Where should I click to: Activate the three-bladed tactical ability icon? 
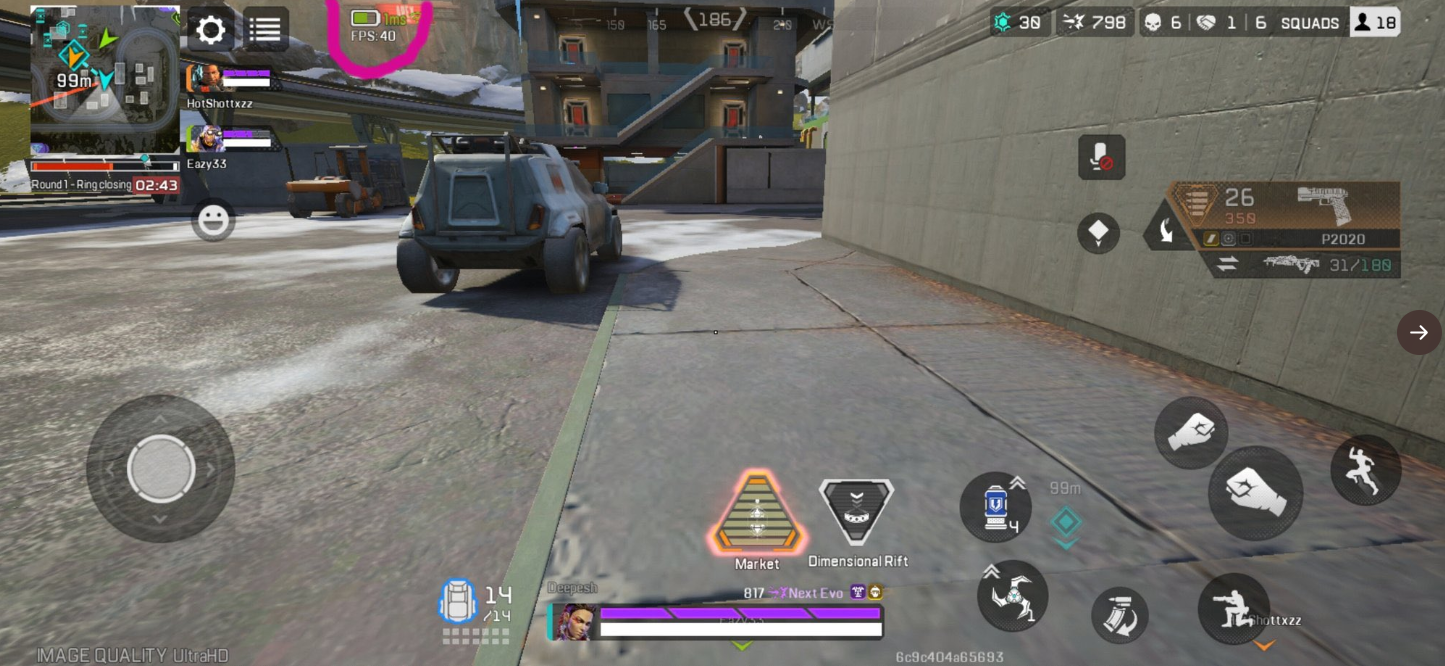1012,596
